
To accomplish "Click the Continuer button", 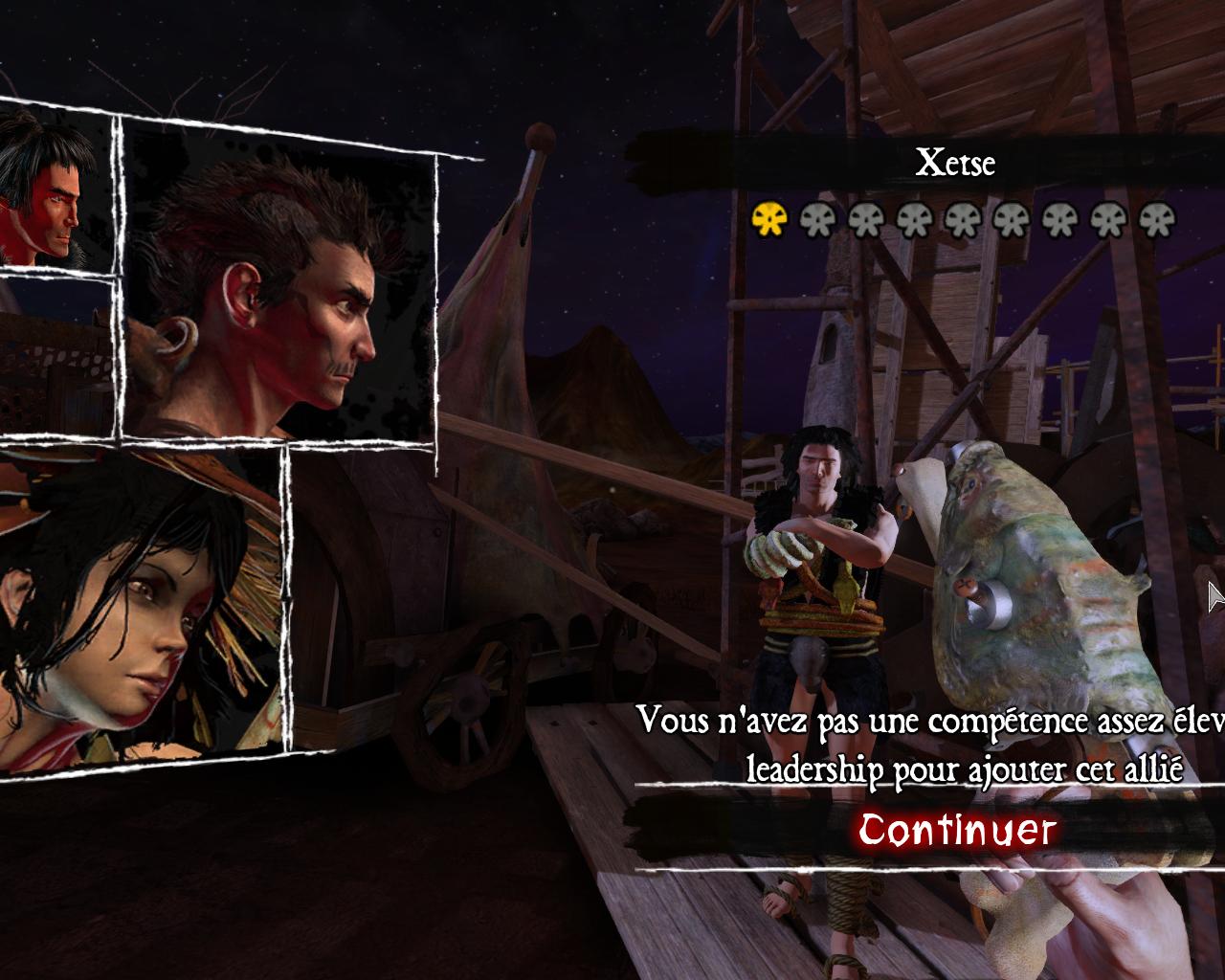I will point(957,830).
